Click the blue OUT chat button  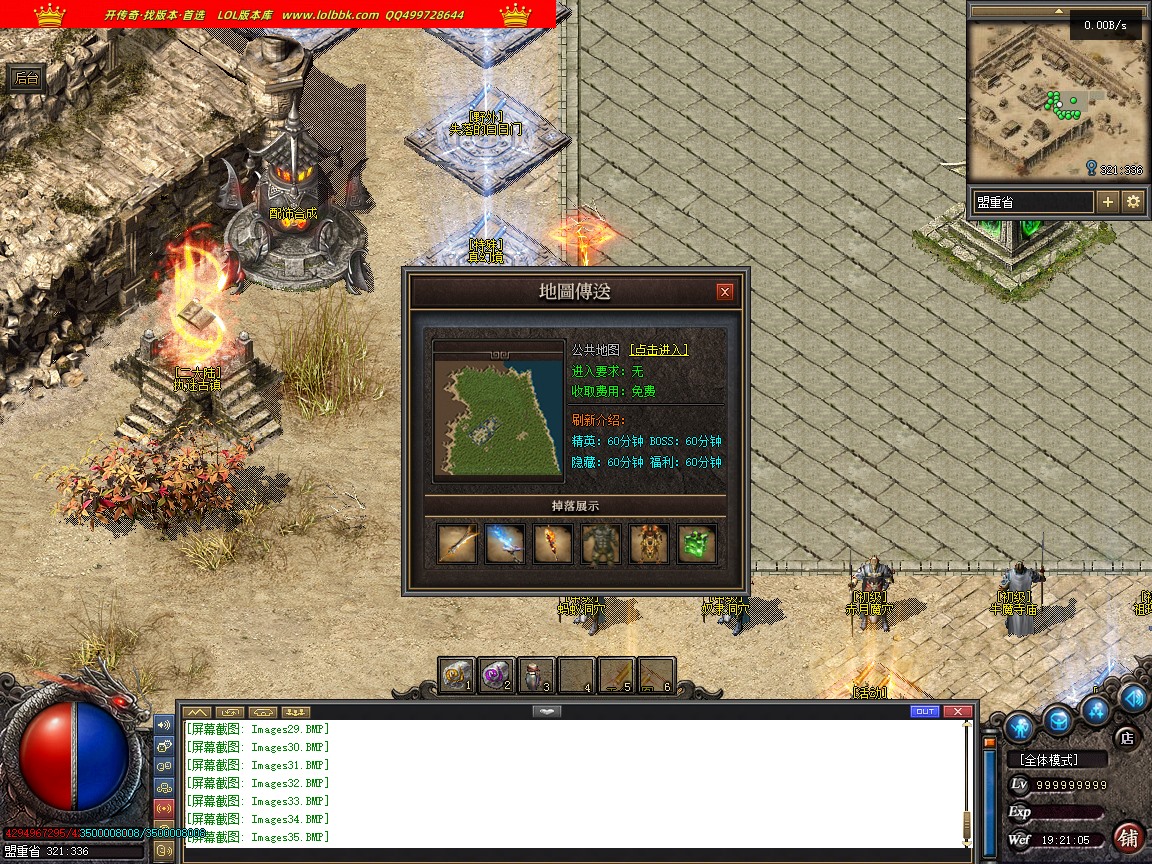point(925,712)
